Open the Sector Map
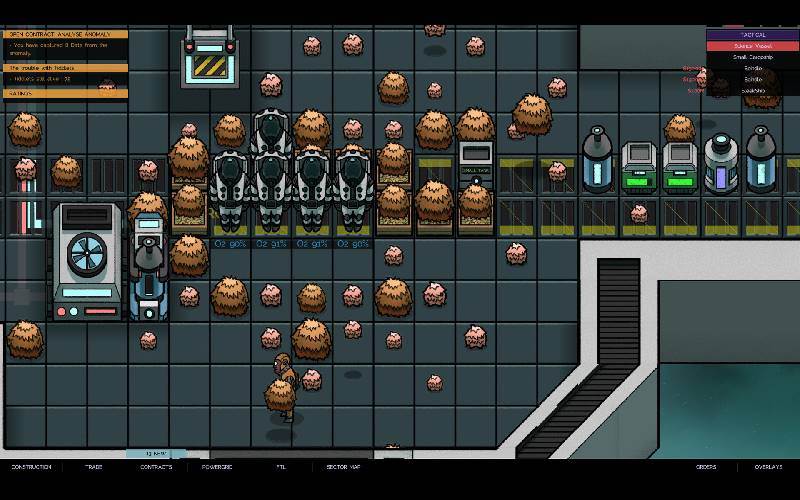This screenshot has height=500, width=800. pos(343,467)
